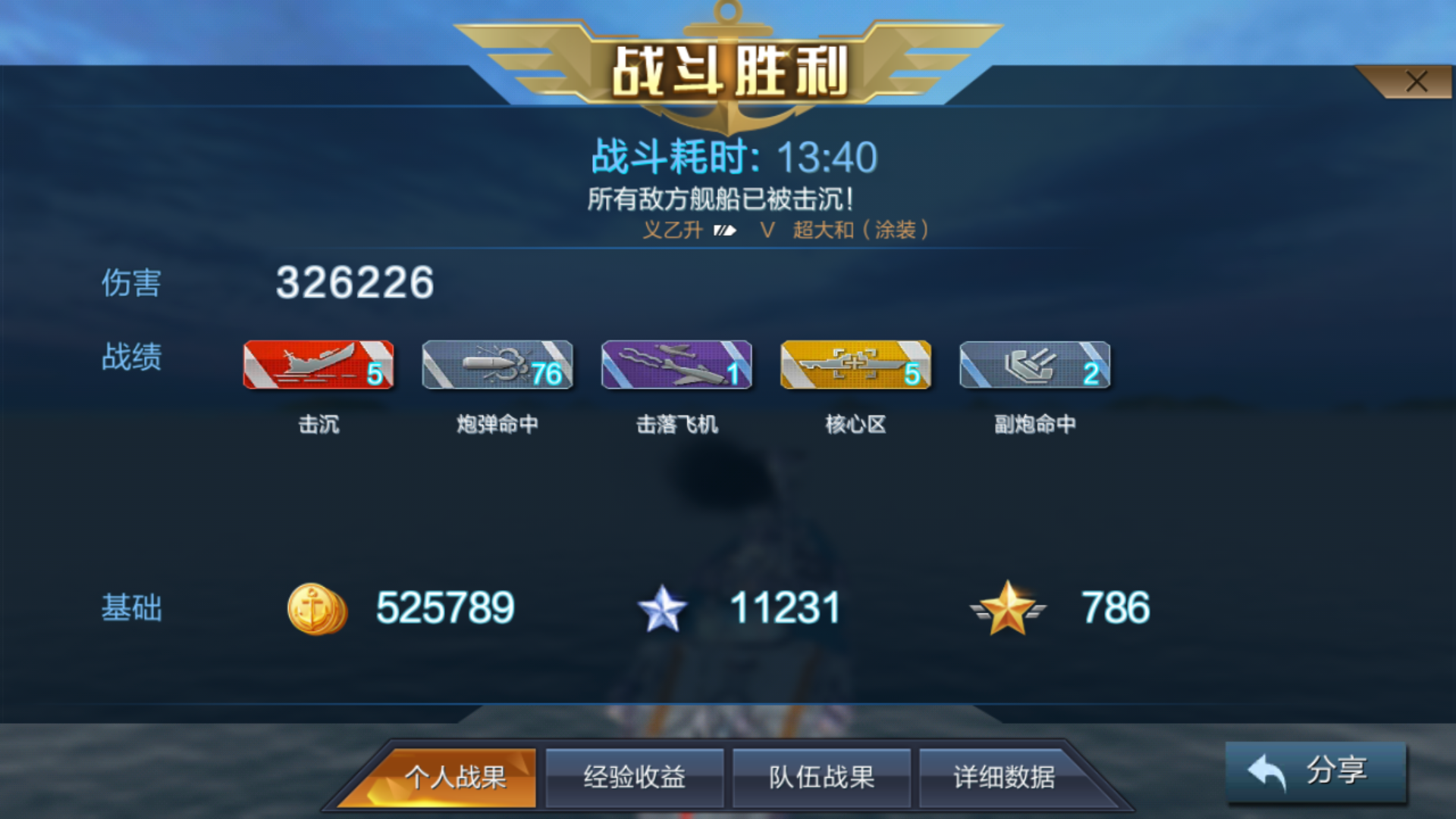Click the ship name 义乙升

click(x=673, y=230)
